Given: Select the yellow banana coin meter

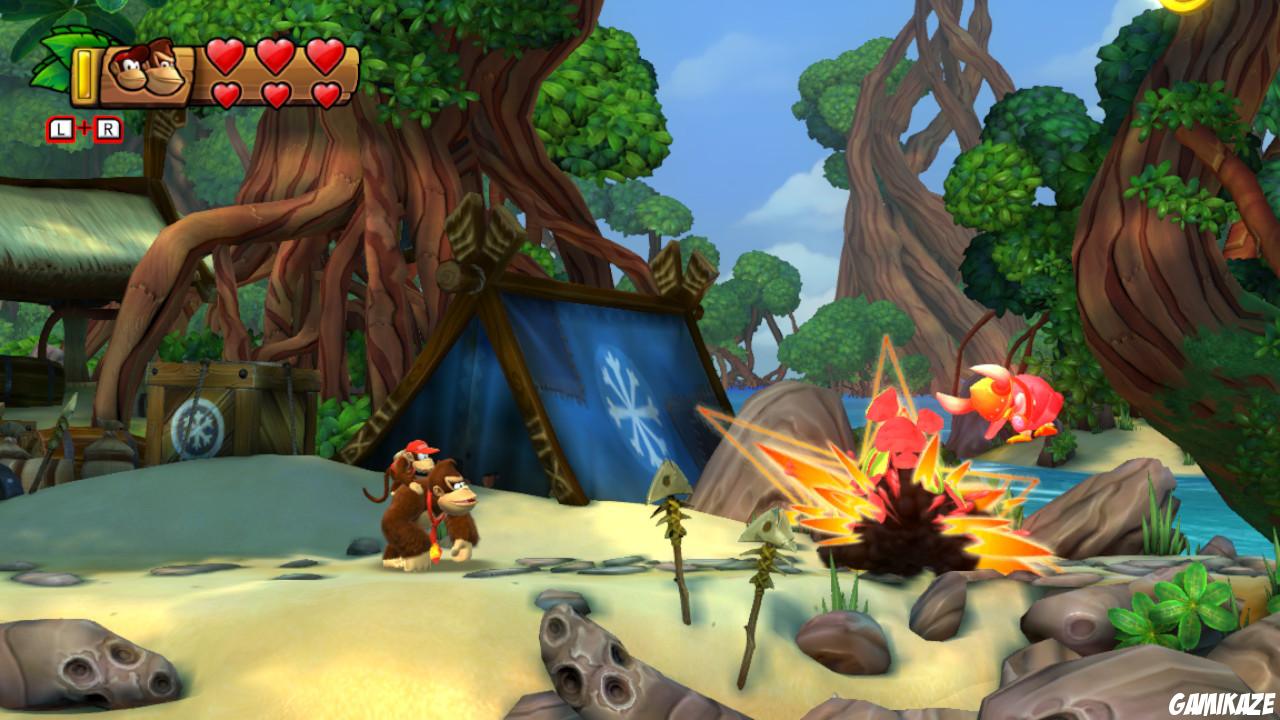Looking at the screenshot, I should pyautogui.click(x=85, y=76).
